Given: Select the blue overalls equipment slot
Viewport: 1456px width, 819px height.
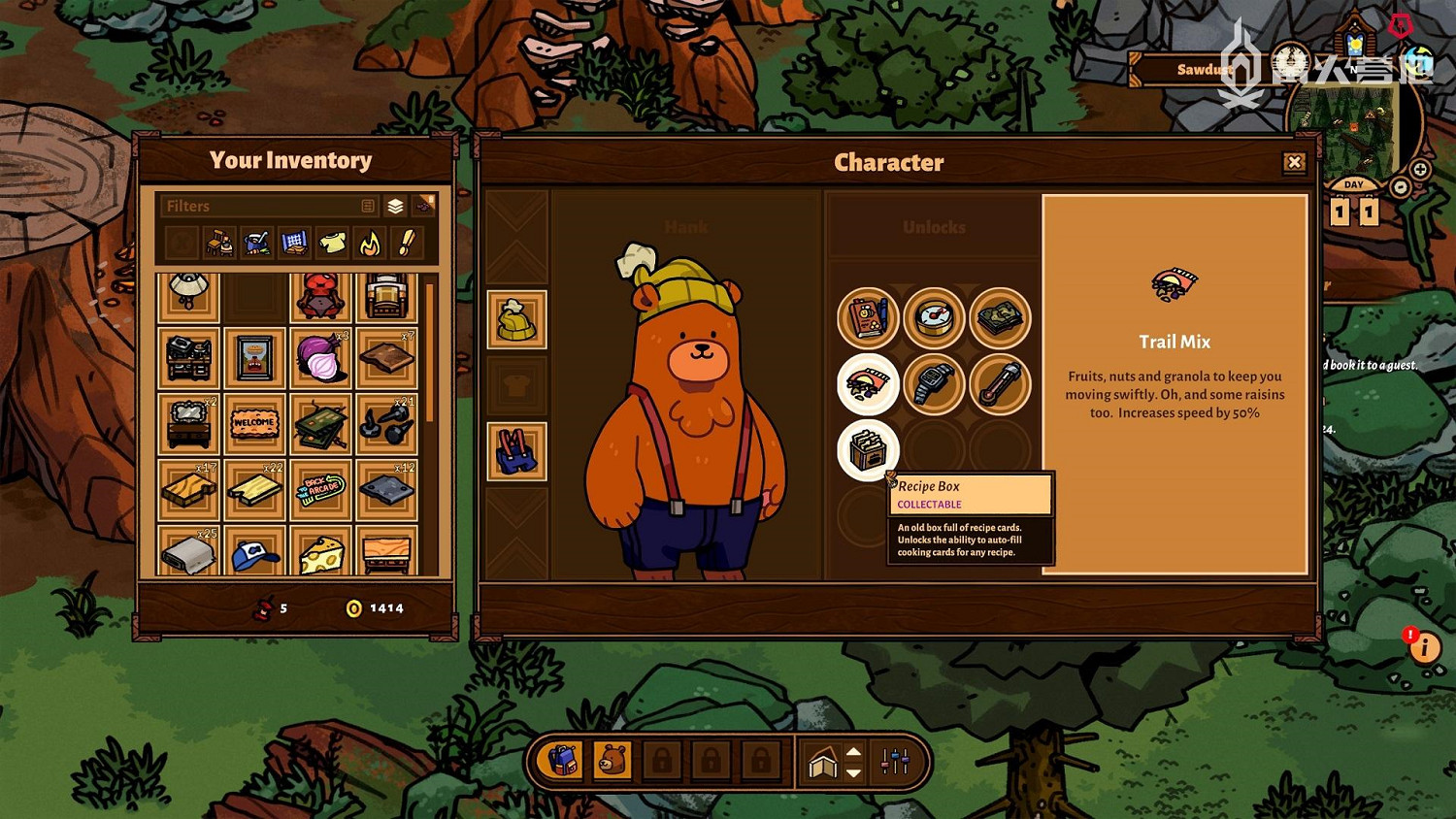Looking at the screenshot, I should click(x=516, y=451).
